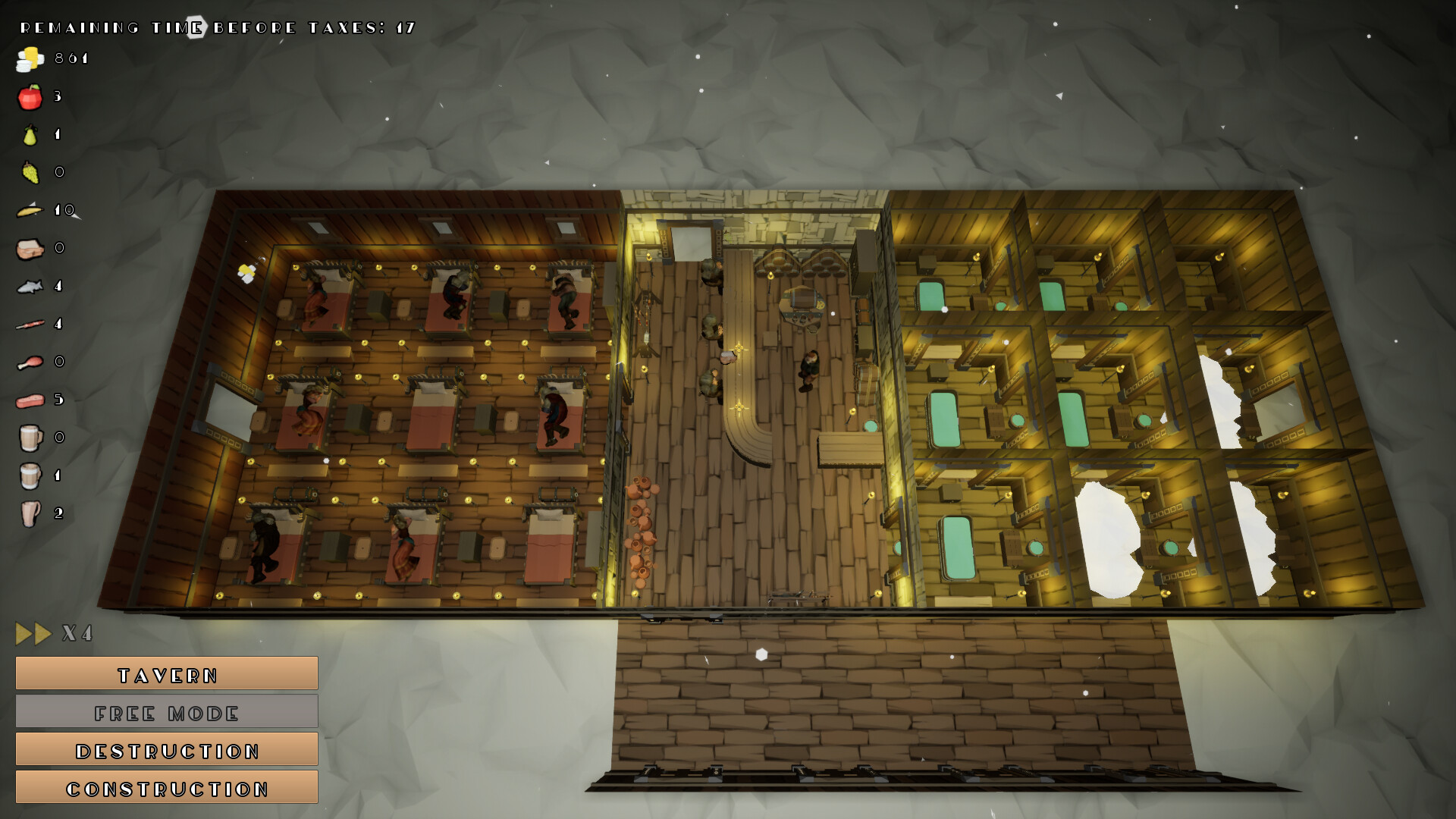The height and width of the screenshot is (819, 1456).
Task: Activate DESTRUCTION mode
Action: pyautogui.click(x=166, y=749)
